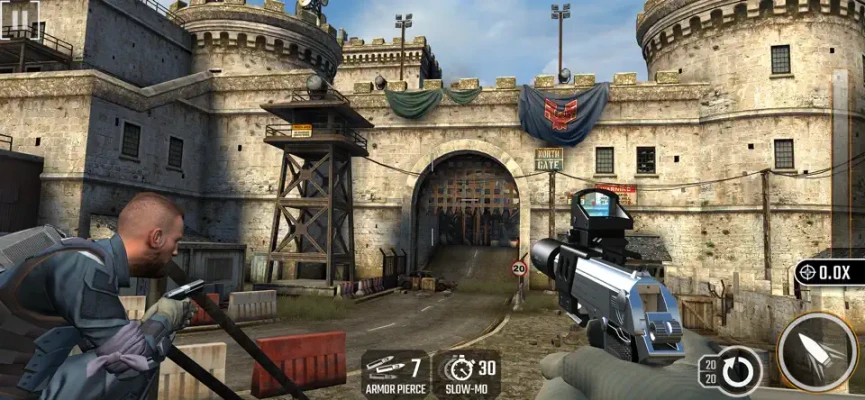This screenshot has height=400, width=865.
Task: Pause the game
Action: point(20,18)
